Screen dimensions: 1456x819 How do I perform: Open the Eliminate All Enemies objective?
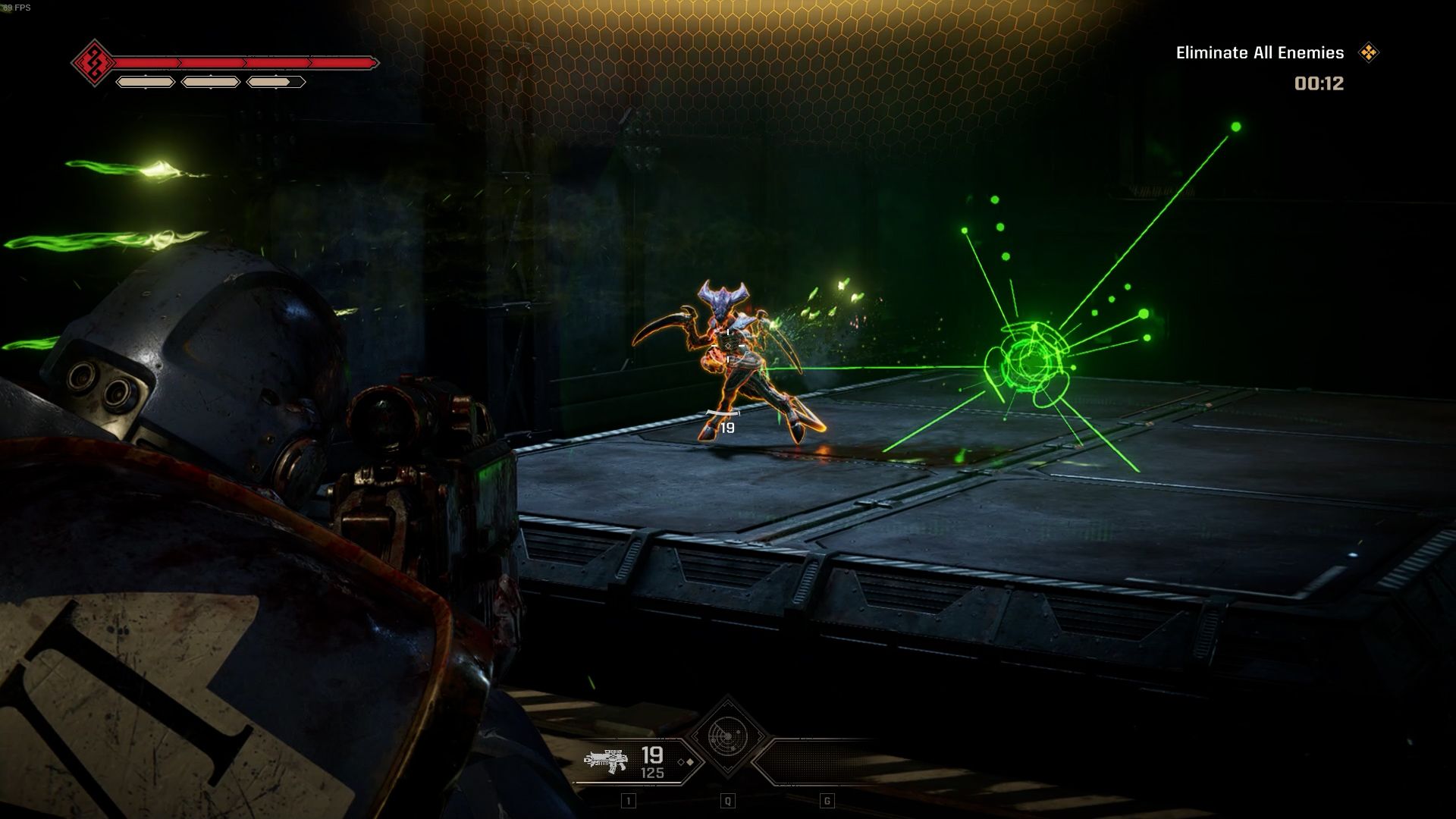click(x=1260, y=53)
